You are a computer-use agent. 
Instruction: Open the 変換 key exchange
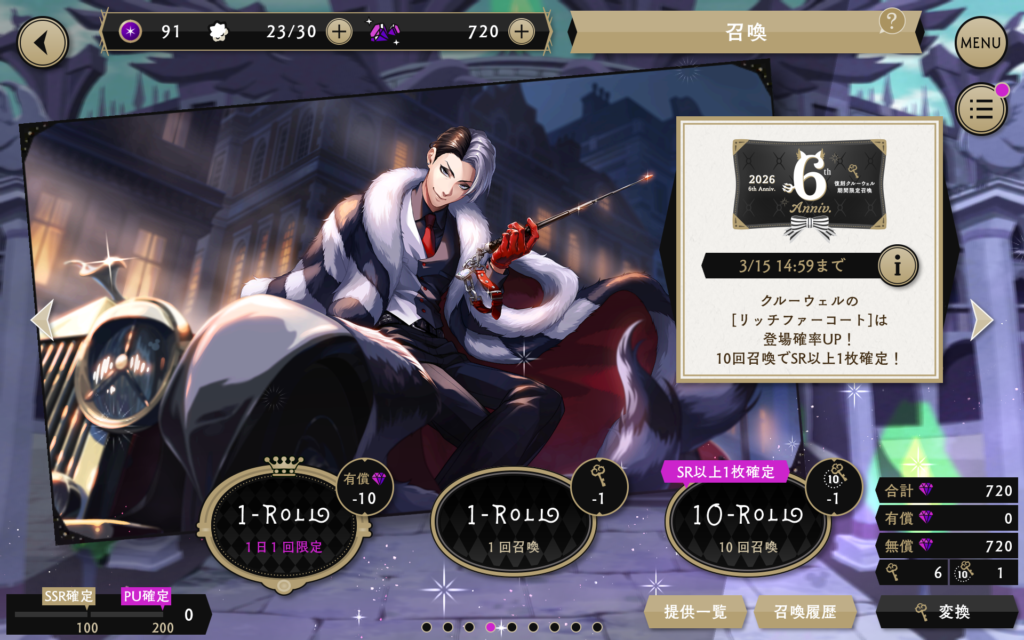(947, 612)
